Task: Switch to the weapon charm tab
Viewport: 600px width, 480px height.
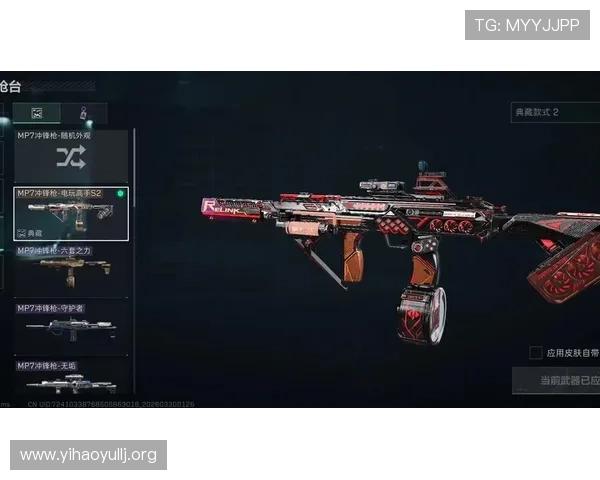Action: (84, 113)
